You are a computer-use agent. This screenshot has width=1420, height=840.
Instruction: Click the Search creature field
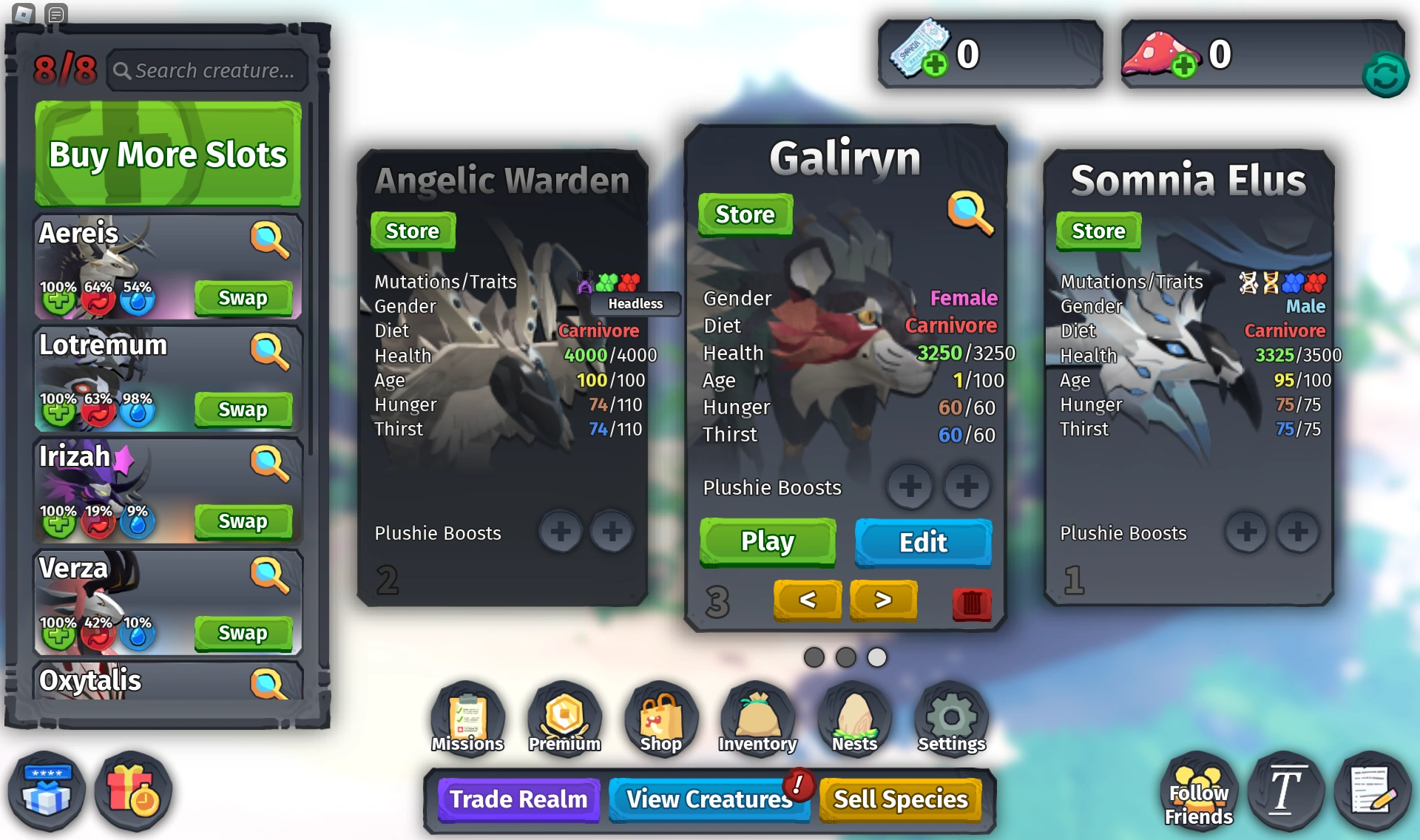[208, 70]
